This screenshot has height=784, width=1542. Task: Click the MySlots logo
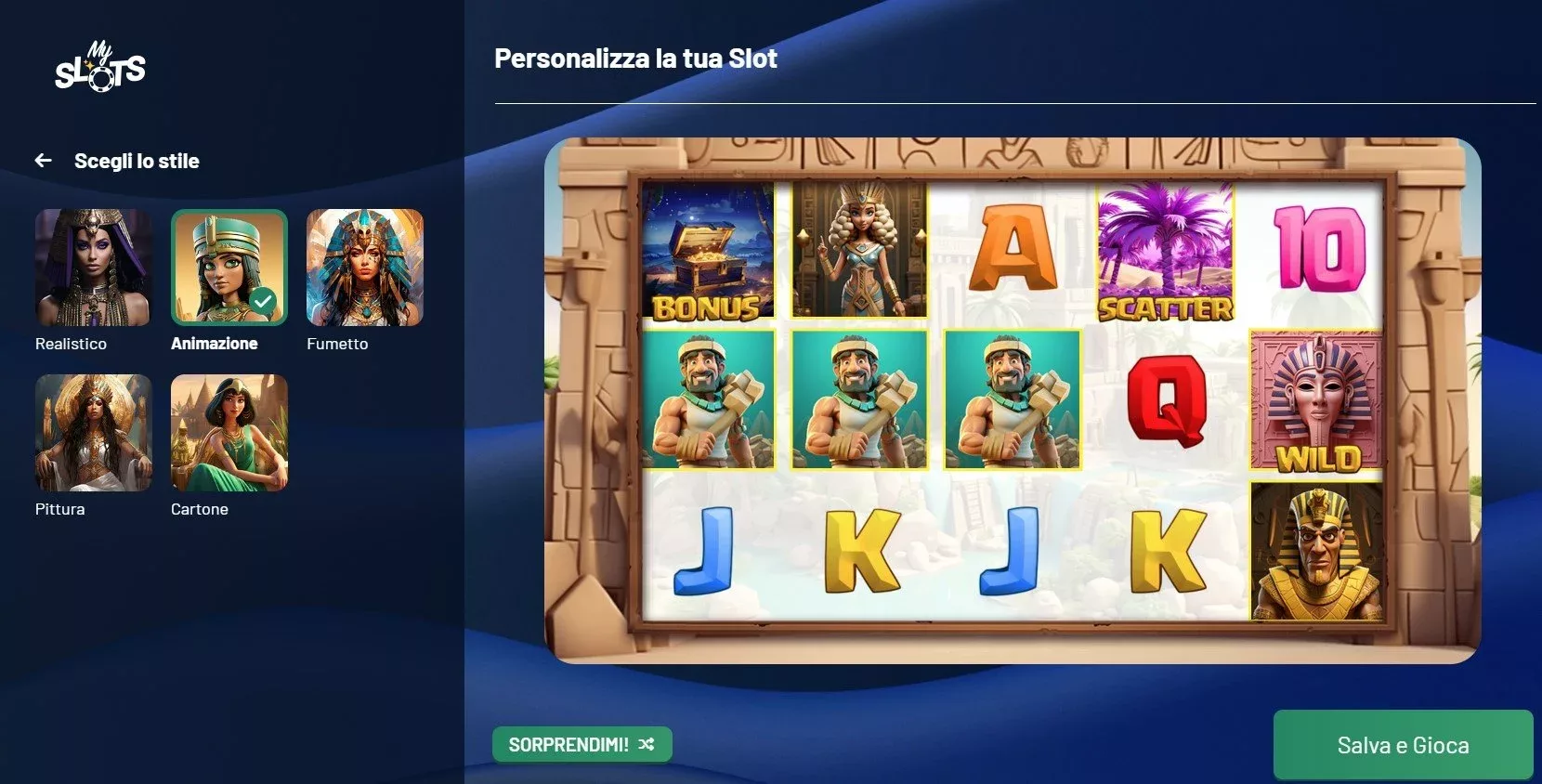coord(99,68)
